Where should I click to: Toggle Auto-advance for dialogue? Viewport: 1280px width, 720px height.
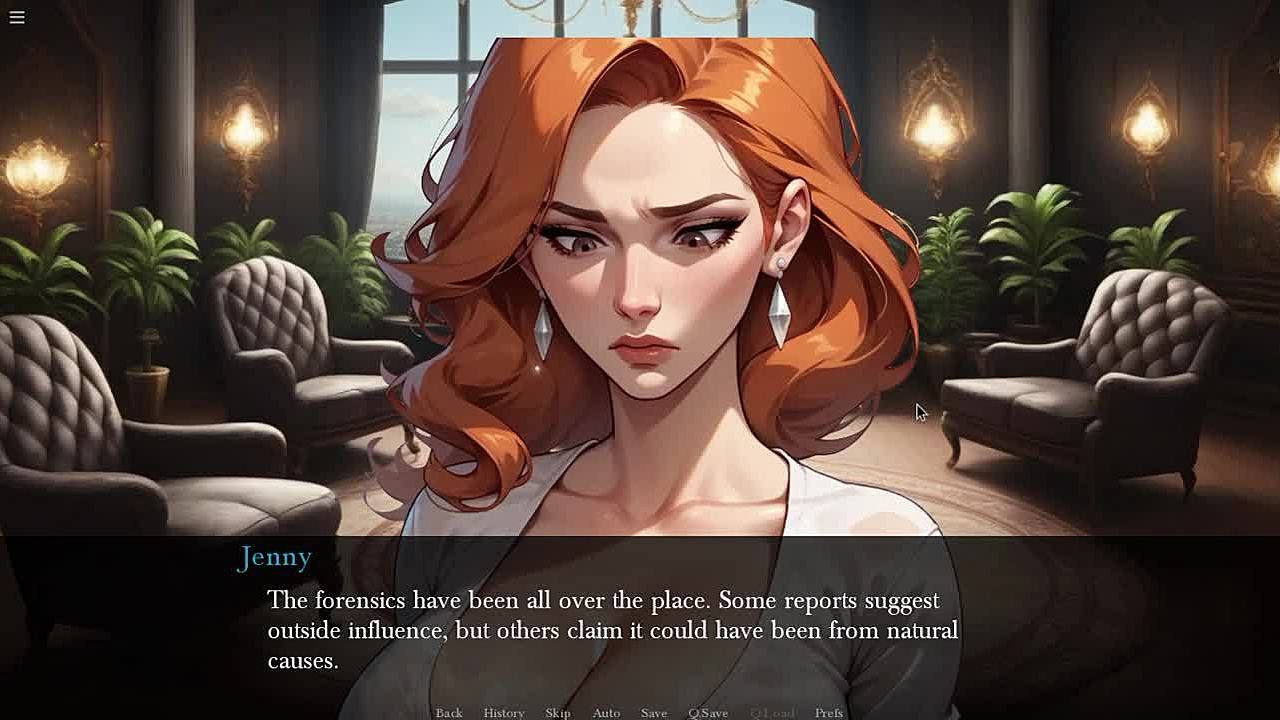click(606, 712)
